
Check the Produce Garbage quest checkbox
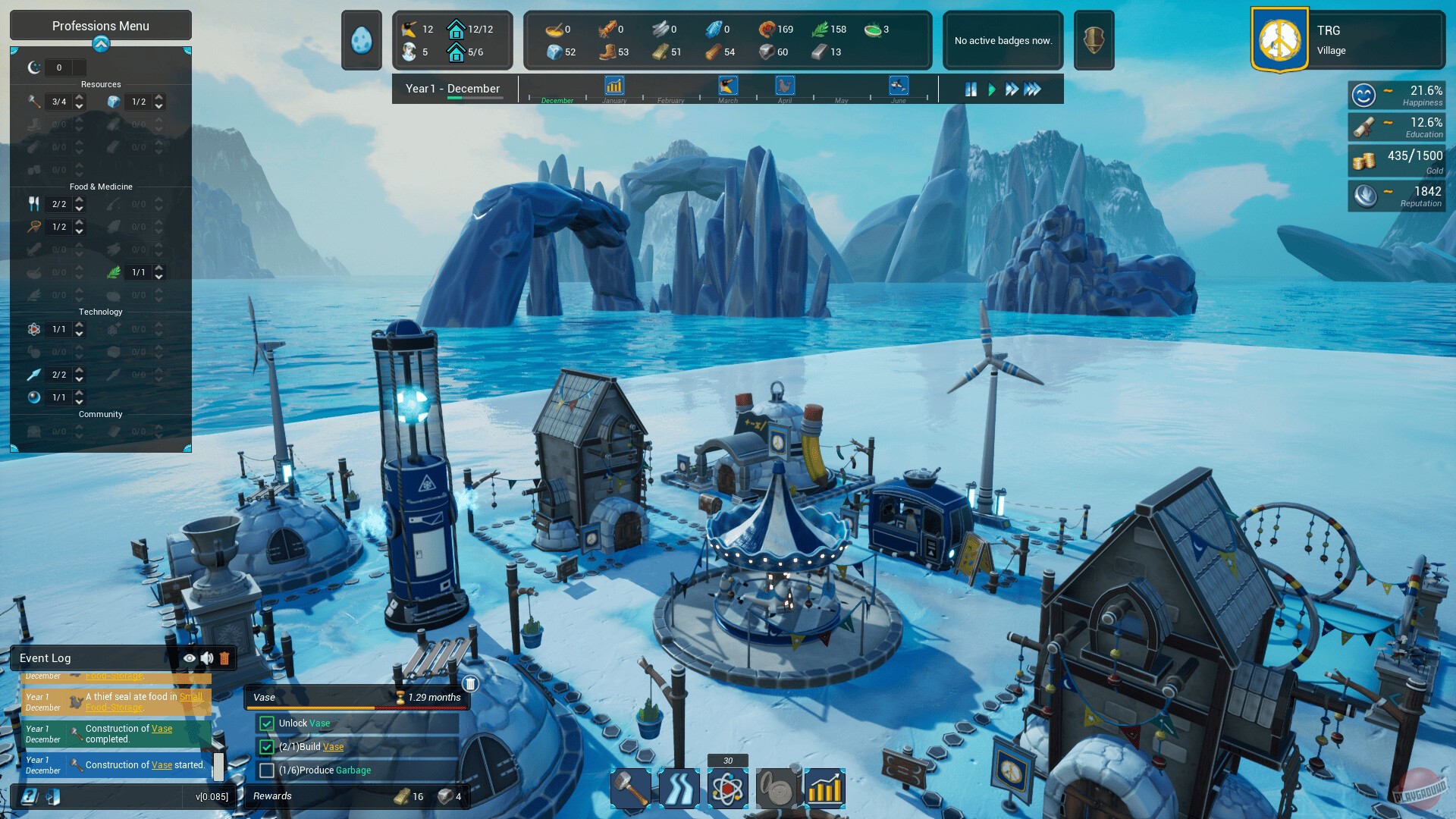point(267,770)
